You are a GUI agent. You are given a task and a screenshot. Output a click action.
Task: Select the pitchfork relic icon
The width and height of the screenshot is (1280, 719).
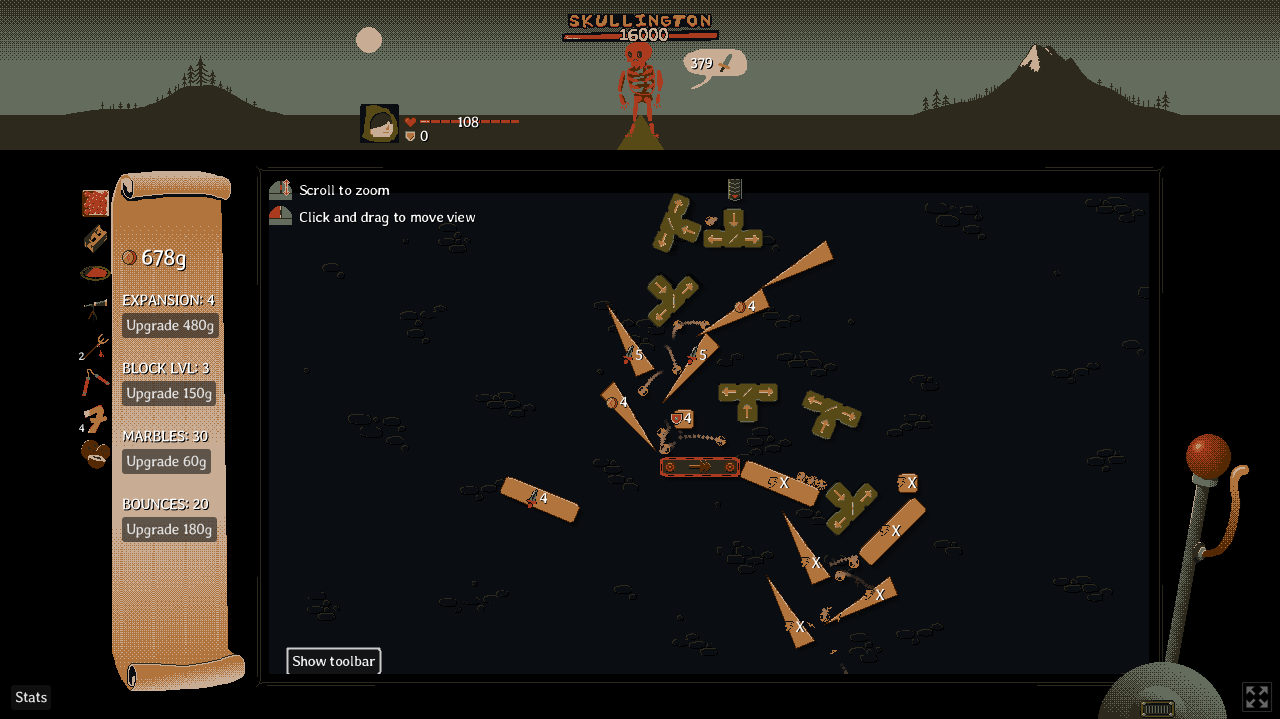96,346
